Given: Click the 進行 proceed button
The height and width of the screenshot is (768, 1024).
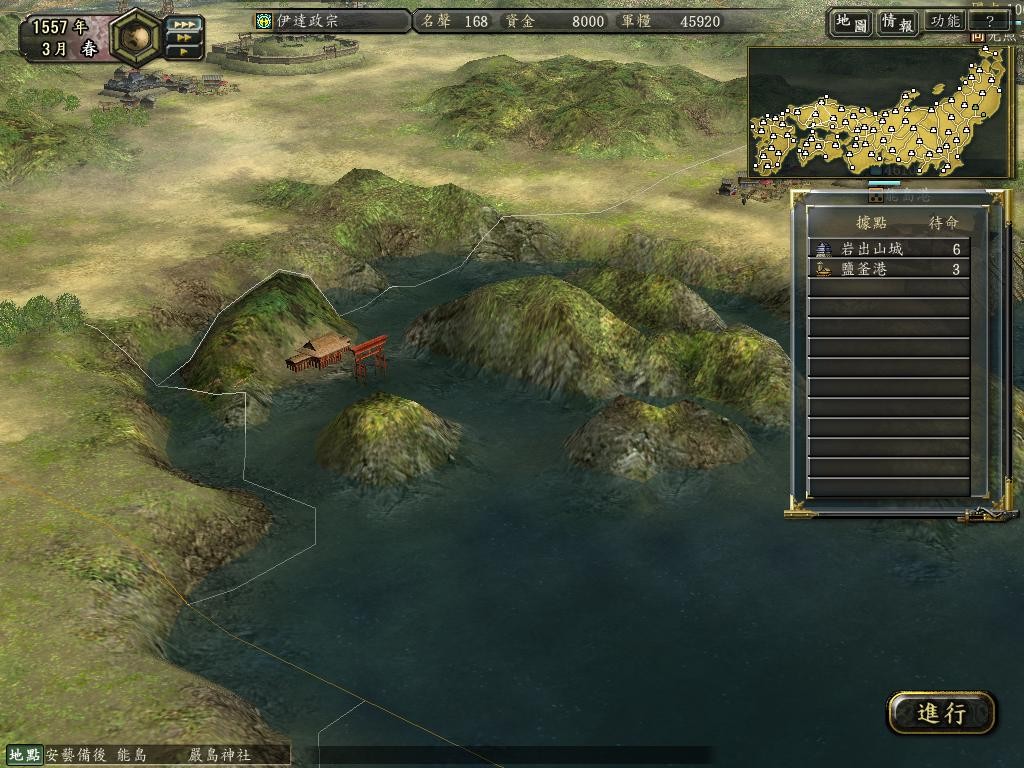Looking at the screenshot, I should tap(941, 713).
